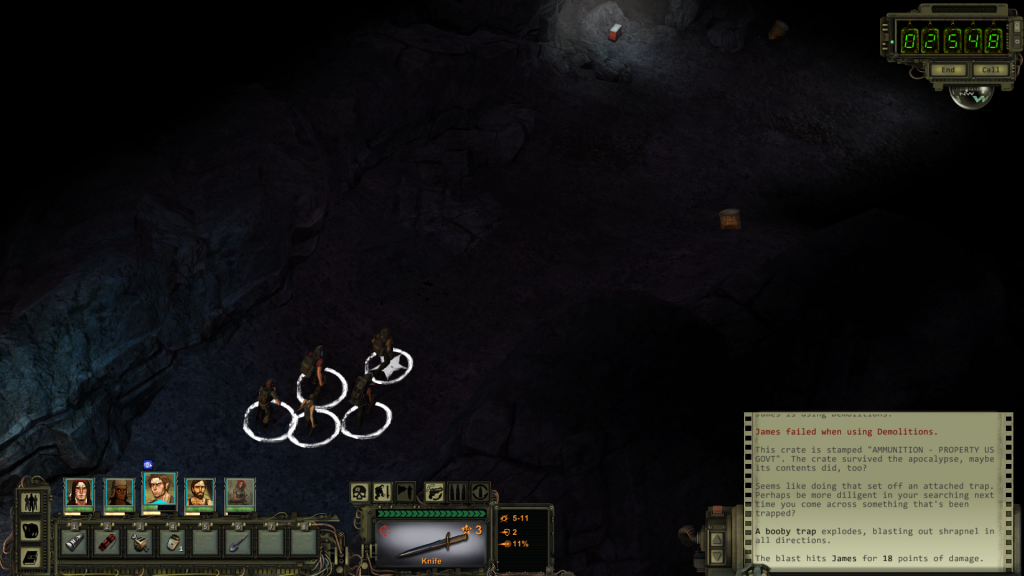The width and height of the screenshot is (1024, 576).
Task: Use the dynamite in hotbar slot 2
Action: point(107,542)
